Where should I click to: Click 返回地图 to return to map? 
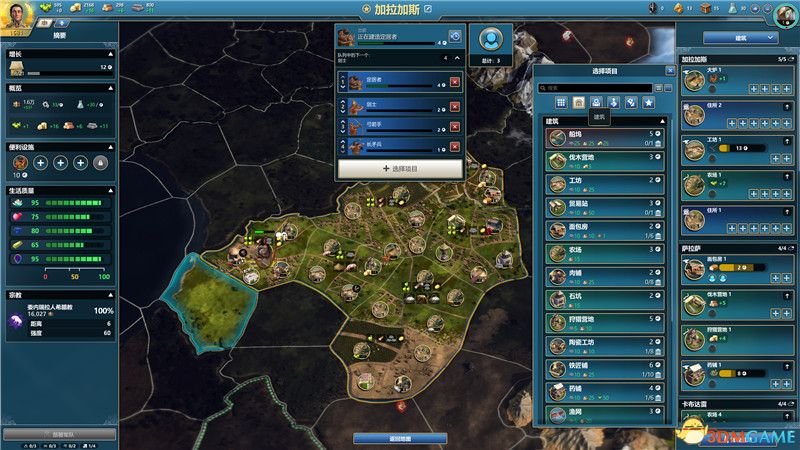[x=401, y=438]
